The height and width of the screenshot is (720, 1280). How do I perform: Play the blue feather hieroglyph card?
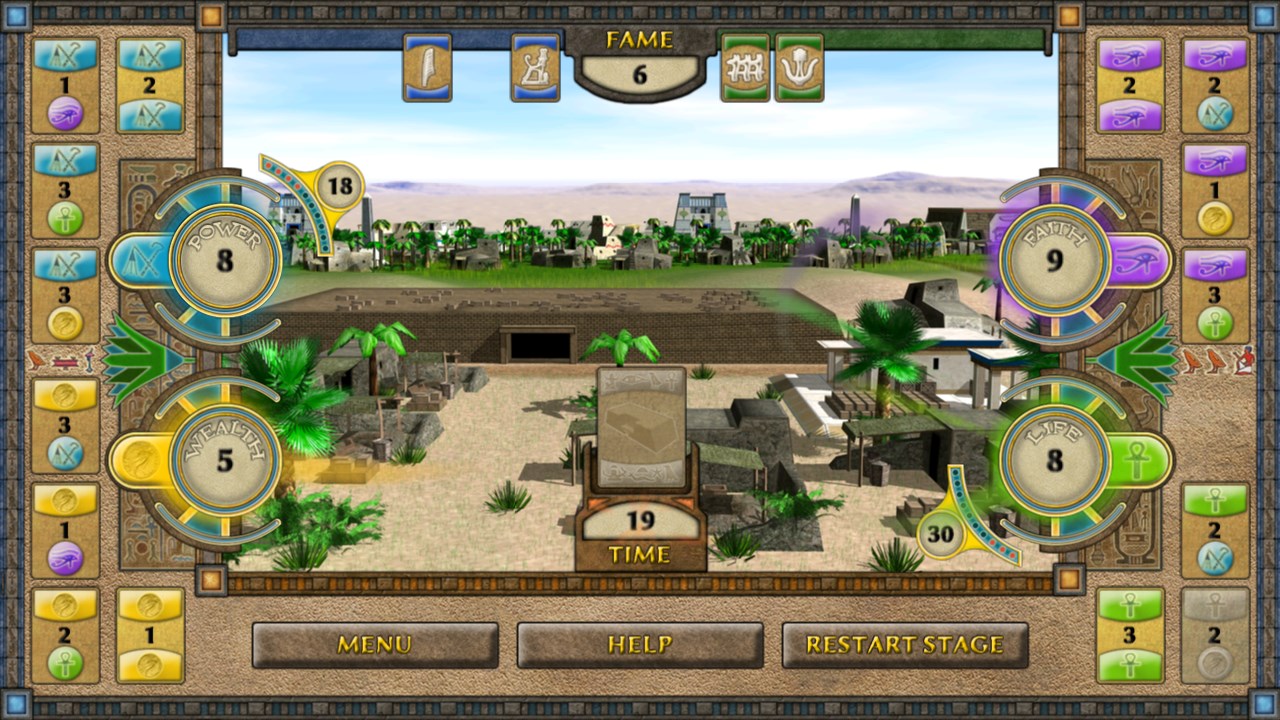(x=427, y=67)
